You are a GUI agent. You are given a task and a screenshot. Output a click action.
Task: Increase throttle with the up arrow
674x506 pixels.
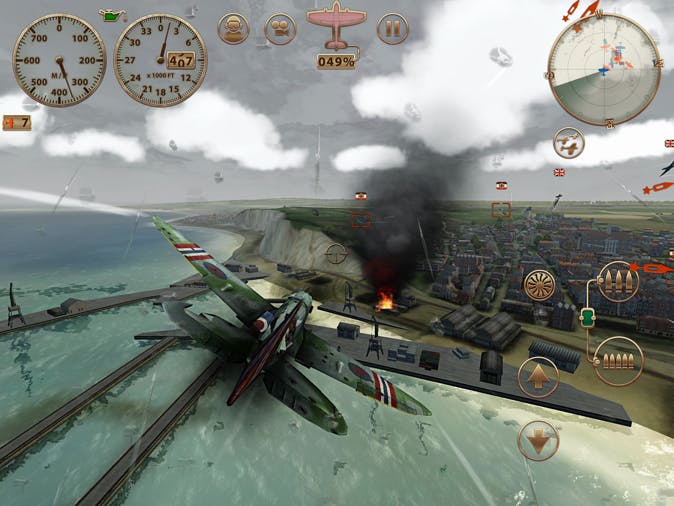(538, 378)
